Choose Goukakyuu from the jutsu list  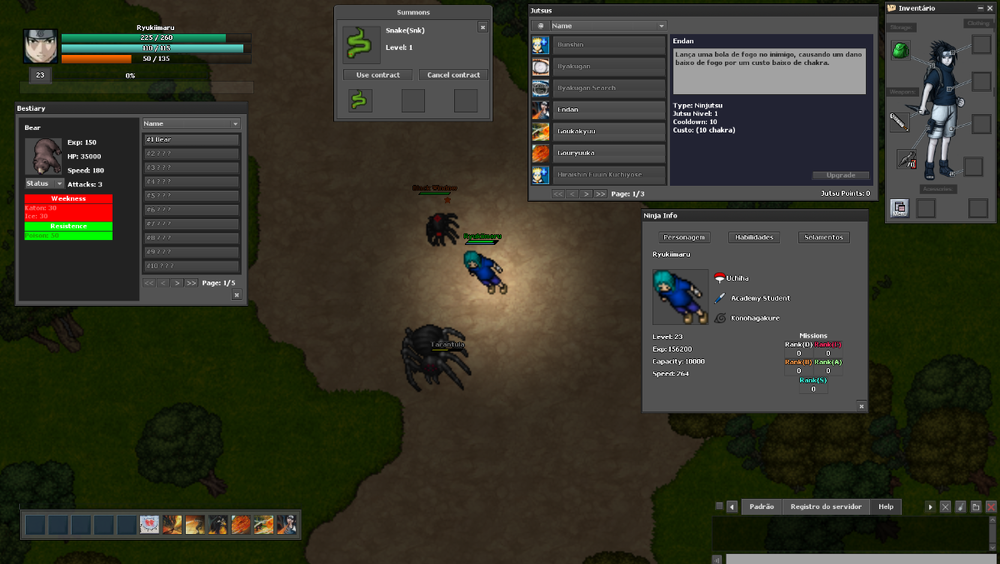point(609,131)
